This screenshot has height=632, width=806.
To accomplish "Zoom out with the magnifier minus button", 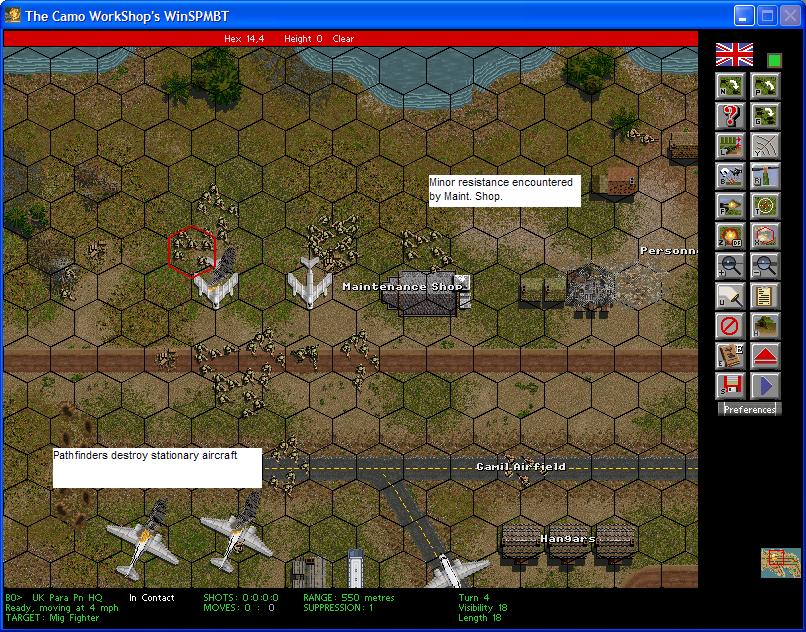I will pos(765,266).
